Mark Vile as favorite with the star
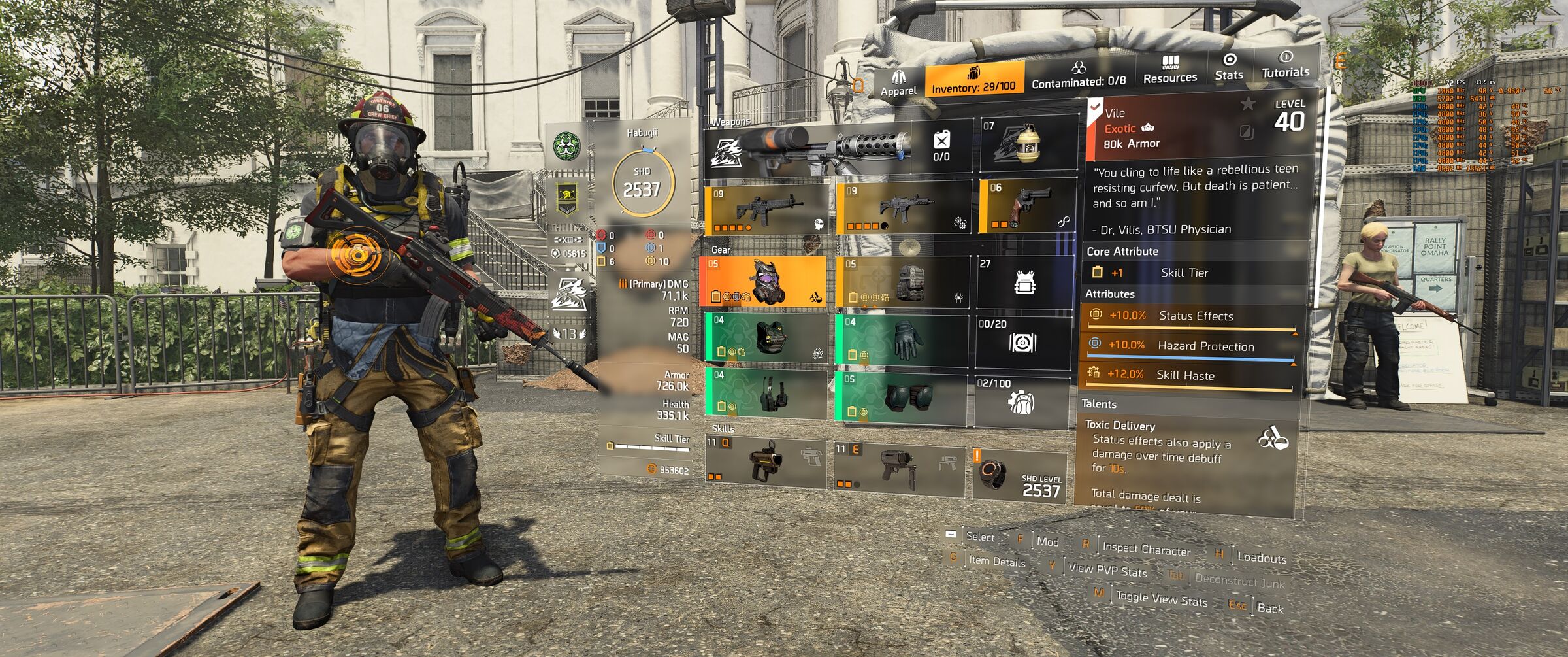Image resolution: width=1568 pixels, height=657 pixels. click(x=1248, y=103)
